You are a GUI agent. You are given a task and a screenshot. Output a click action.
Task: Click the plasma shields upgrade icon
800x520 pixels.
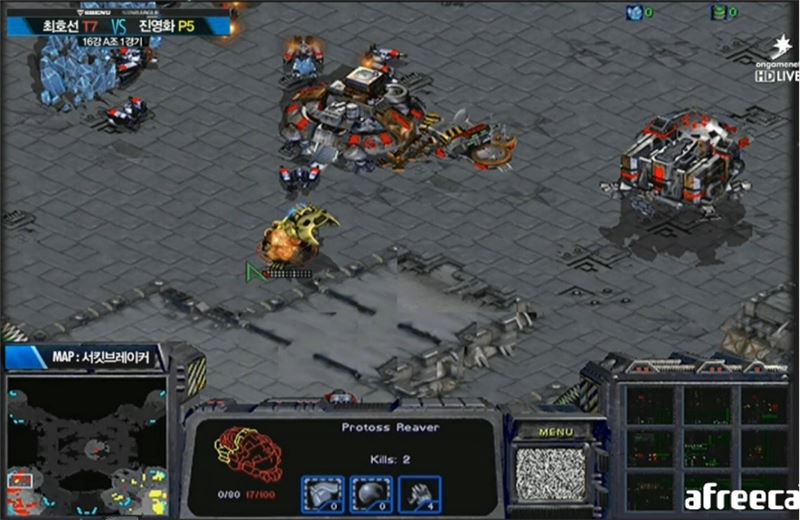pos(370,492)
